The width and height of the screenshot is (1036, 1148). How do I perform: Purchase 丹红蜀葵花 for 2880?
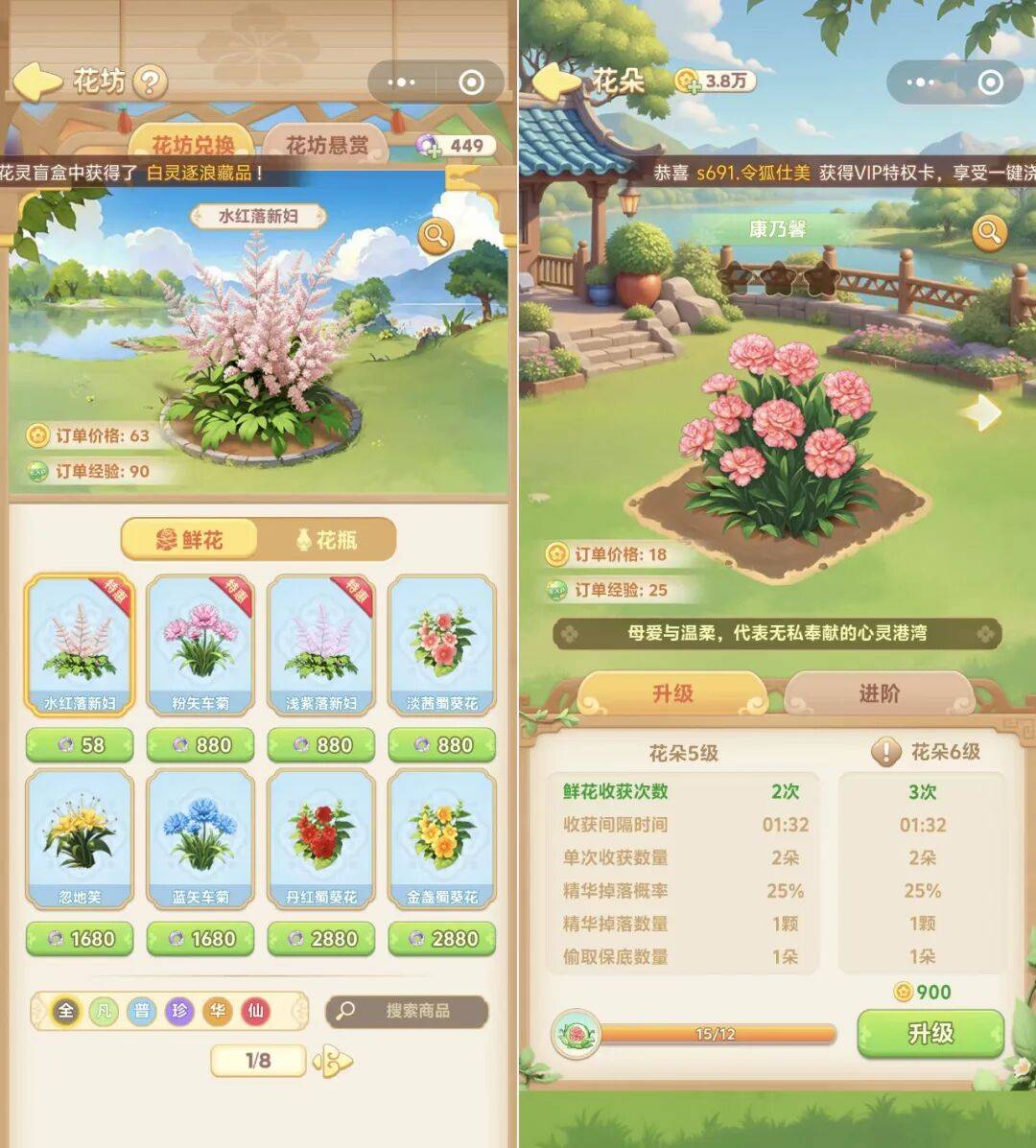321,939
